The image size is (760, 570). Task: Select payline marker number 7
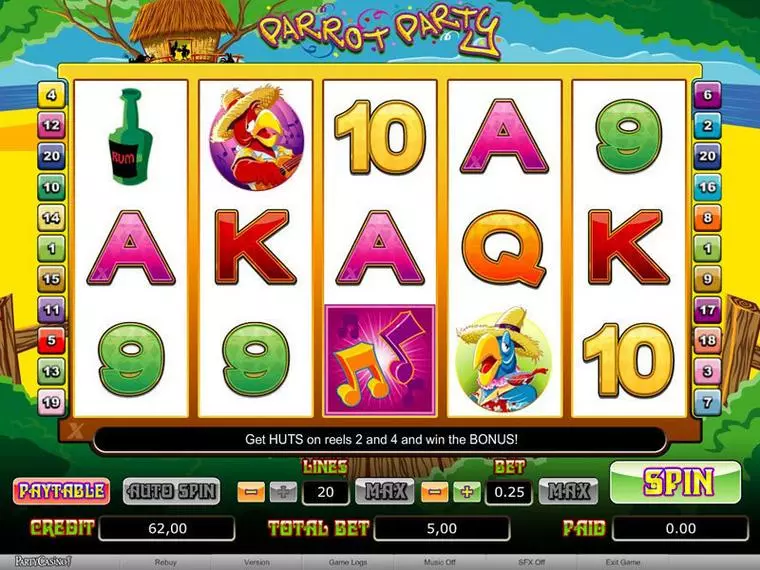(707, 403)
